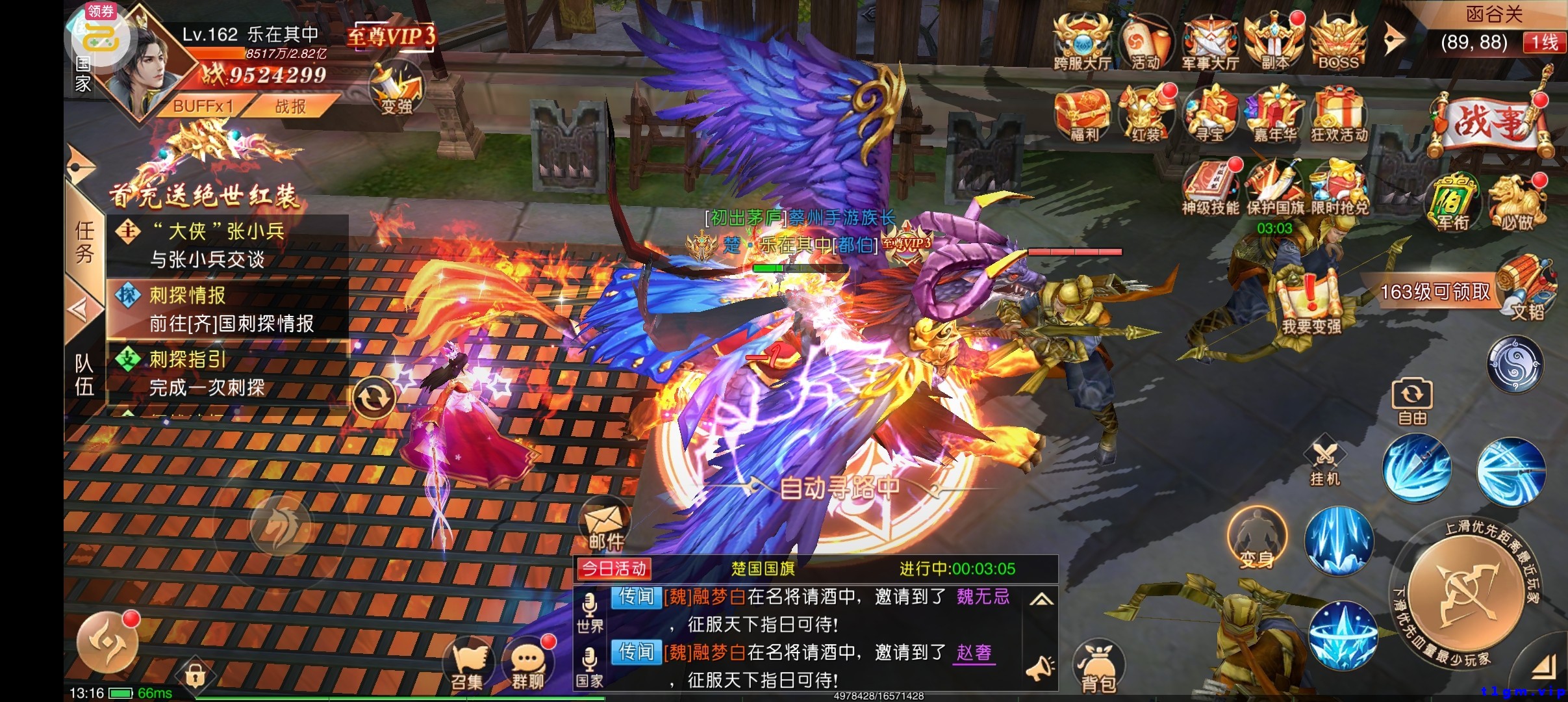Screen dimensions: 1568x702
Task: Open the 福利 welfare chest
Action: click(1083, 114)
